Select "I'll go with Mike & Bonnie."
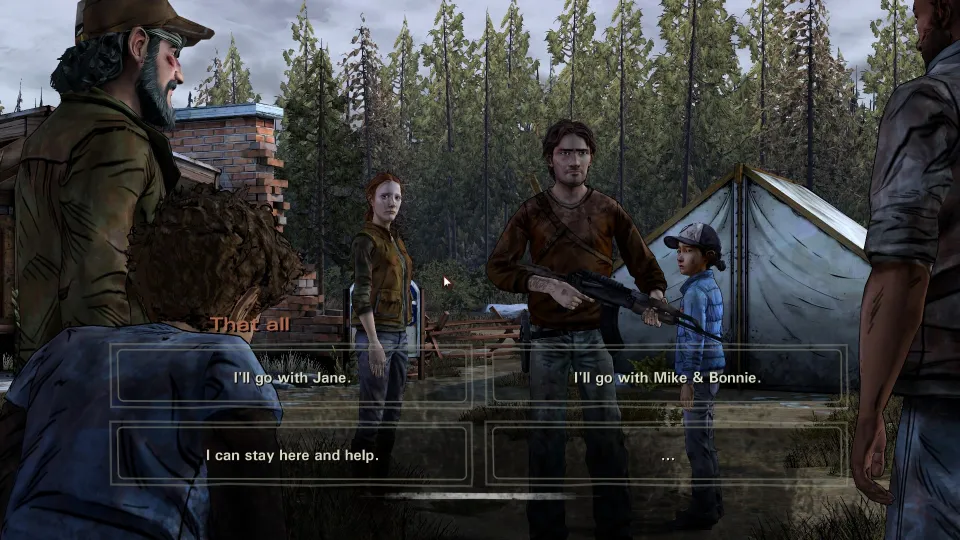The width and height of the screenshot is (960, 540). (x=667, y=377)
